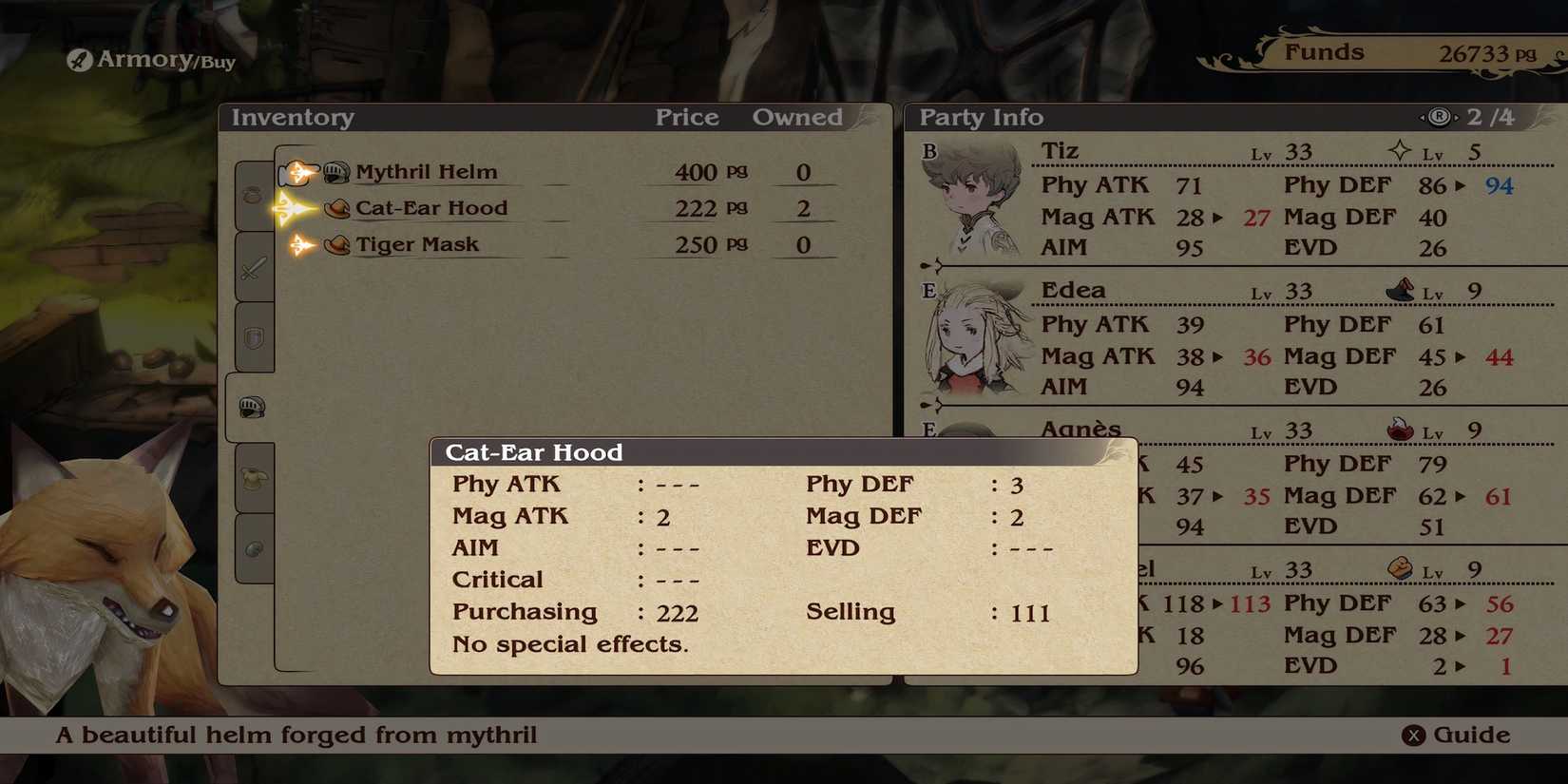Open the shields category tab icon

click(x=252, y=337)
